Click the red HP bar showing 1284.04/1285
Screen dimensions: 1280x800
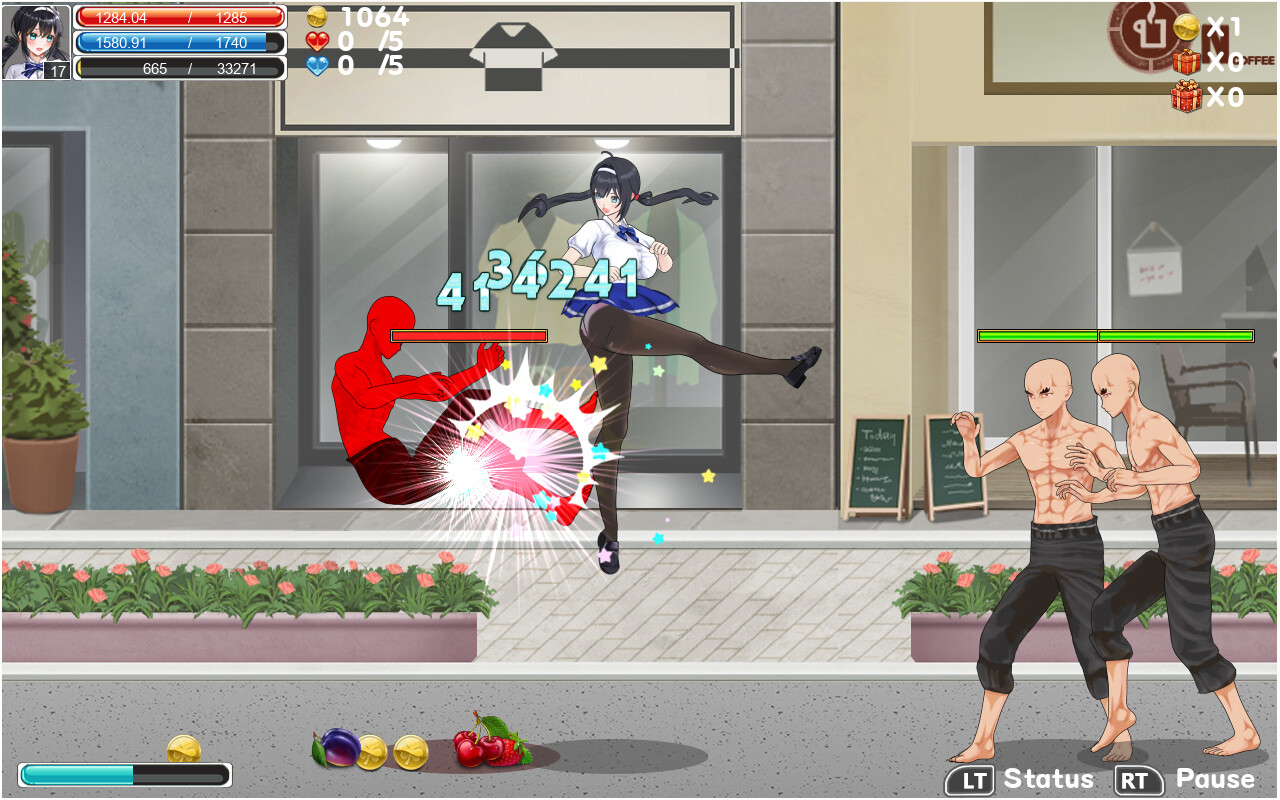tap(180, 16)
